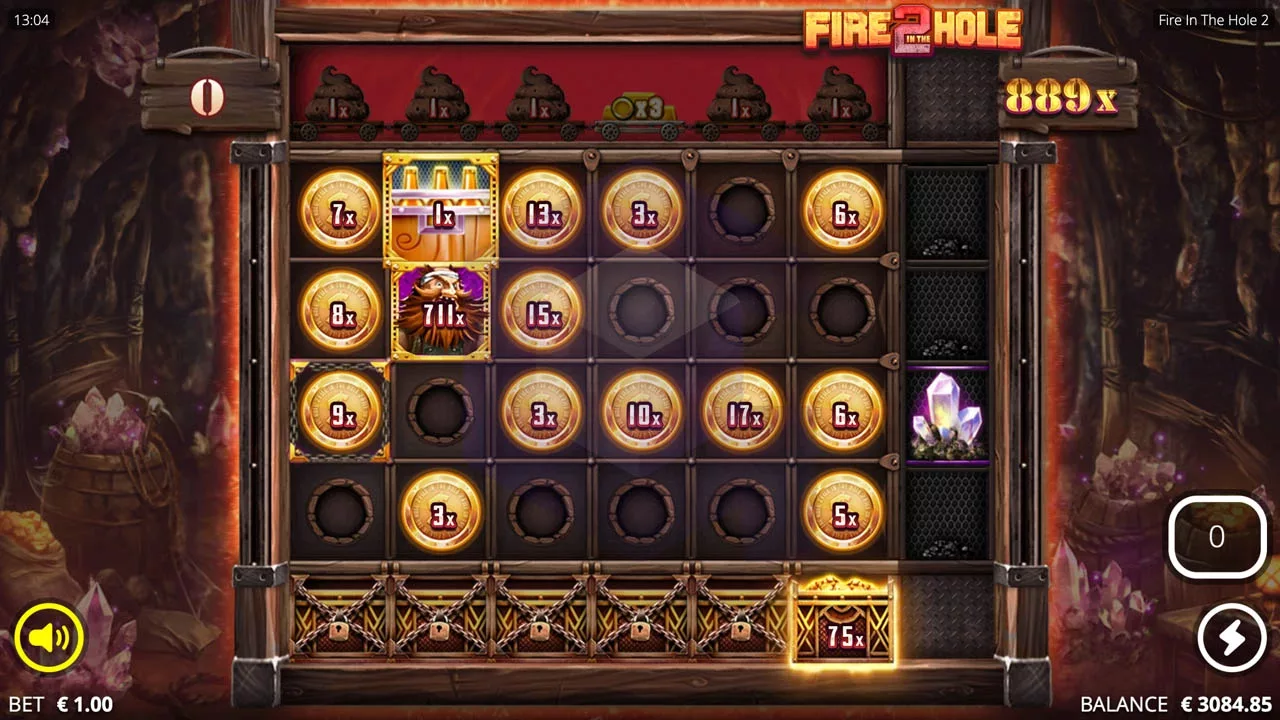Image resolution: width=1280 pixels, height=720 pixels.
Task: Click the BALANCE €3084.85 display
Action: pyautogui.click(x=1177, y=703)
